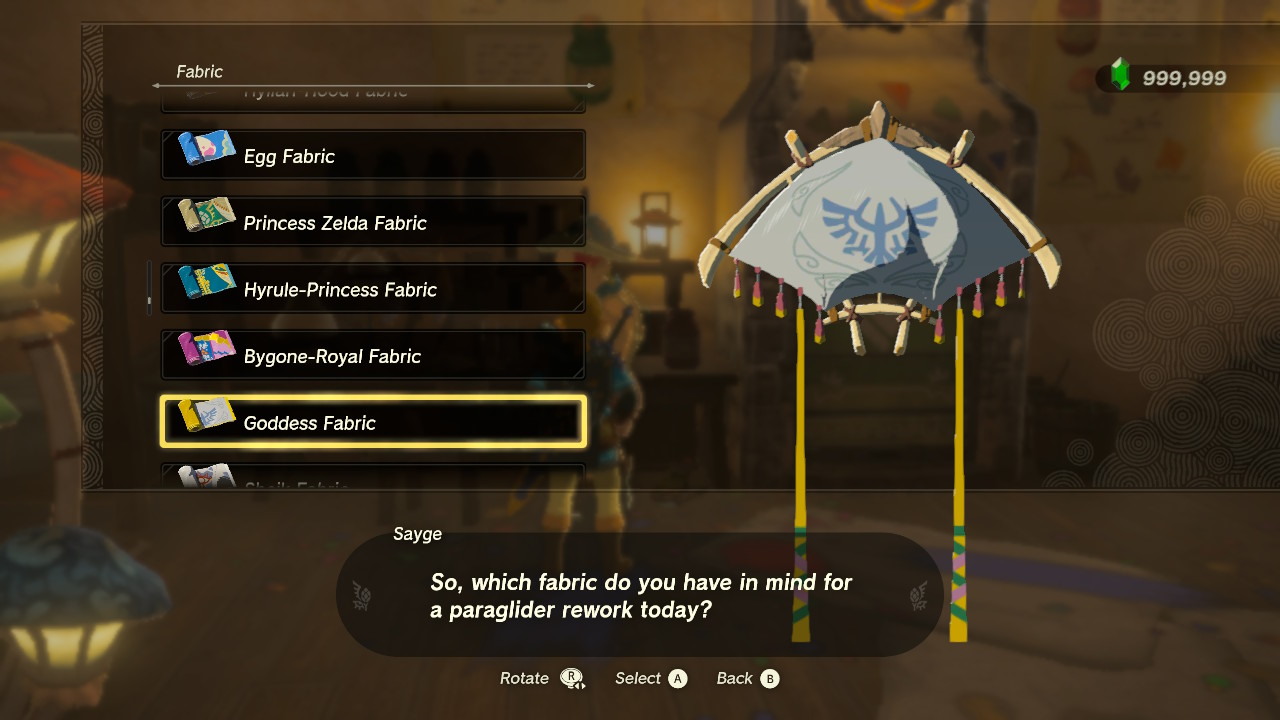Confirm the highlighted Goddess Fabric
1280x720 pixels.
(373, 422)
